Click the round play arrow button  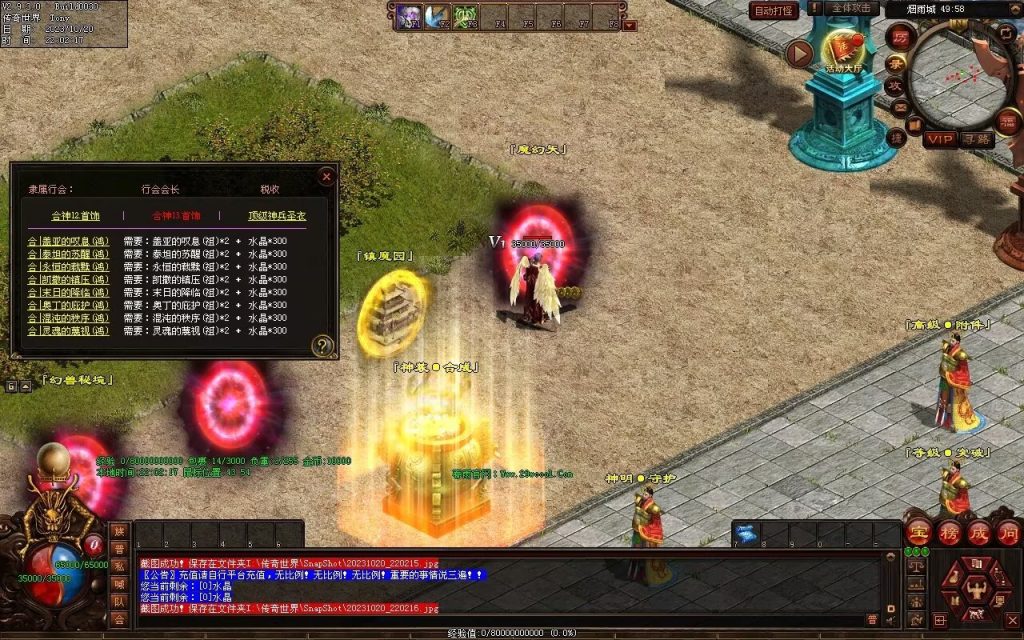(x=799, y=53)
